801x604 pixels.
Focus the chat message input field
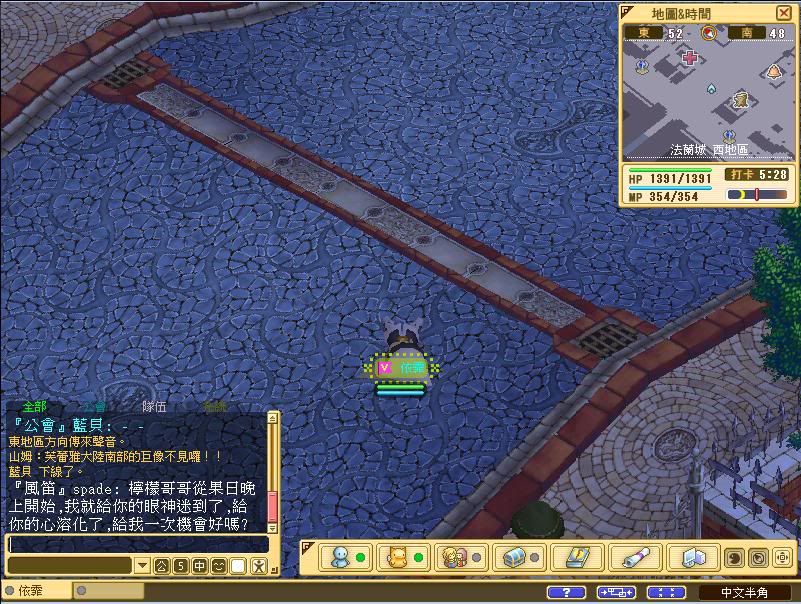point(136,544)
